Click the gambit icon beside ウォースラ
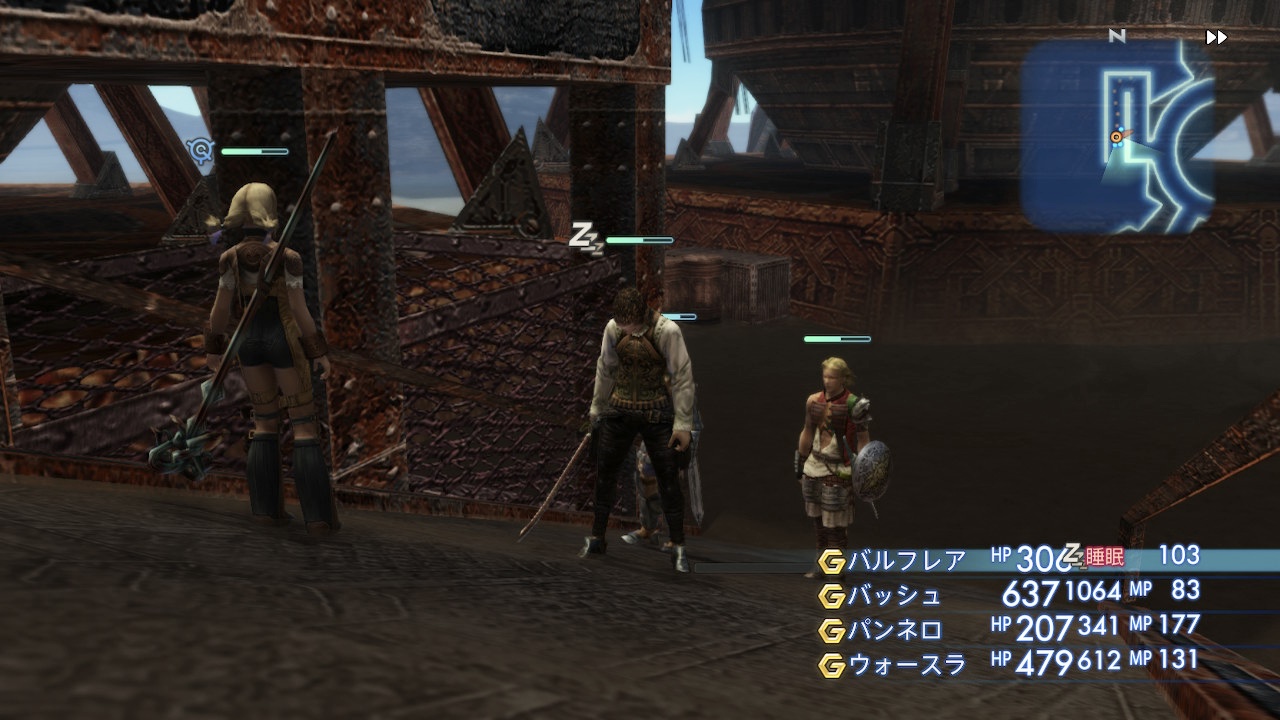 [x=831, y=664]
